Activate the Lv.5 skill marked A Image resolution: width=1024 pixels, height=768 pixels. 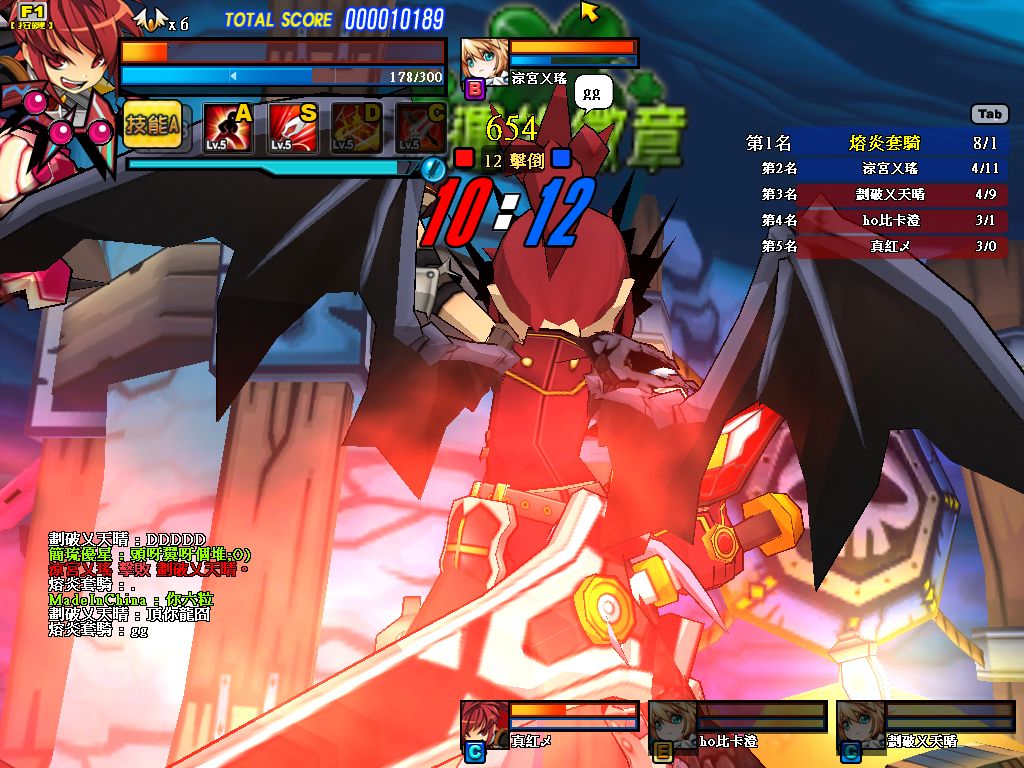click(x=228, y=128)
